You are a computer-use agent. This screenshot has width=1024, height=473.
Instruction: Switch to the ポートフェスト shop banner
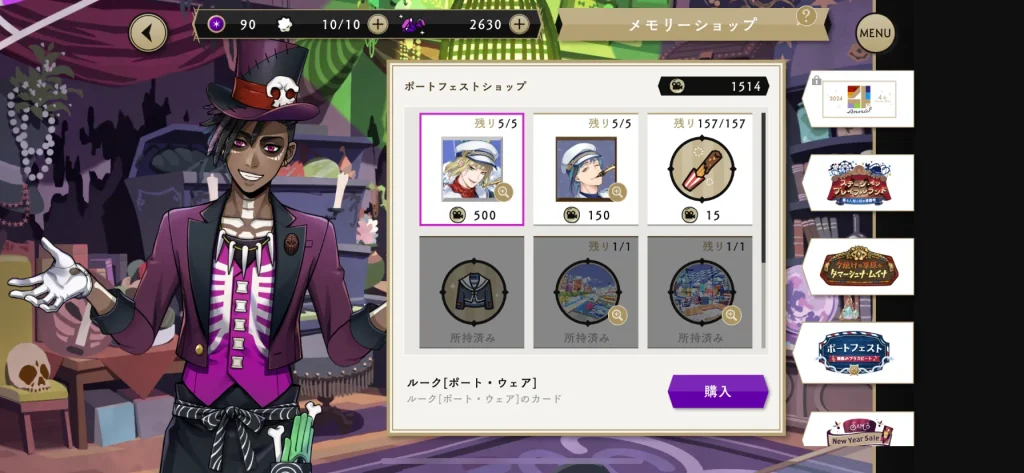pos(853,352)
